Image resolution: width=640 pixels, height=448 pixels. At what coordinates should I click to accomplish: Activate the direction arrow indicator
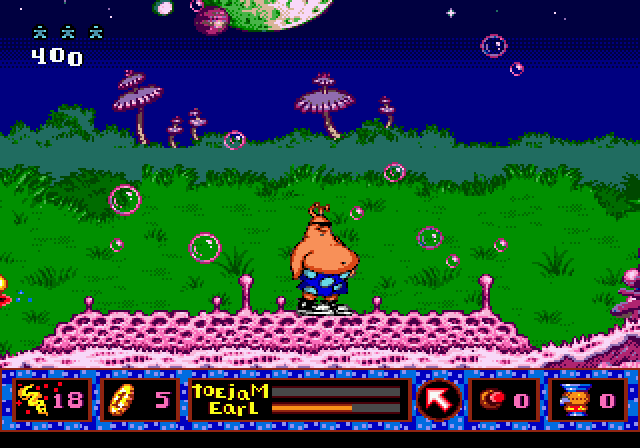point(438,400)
